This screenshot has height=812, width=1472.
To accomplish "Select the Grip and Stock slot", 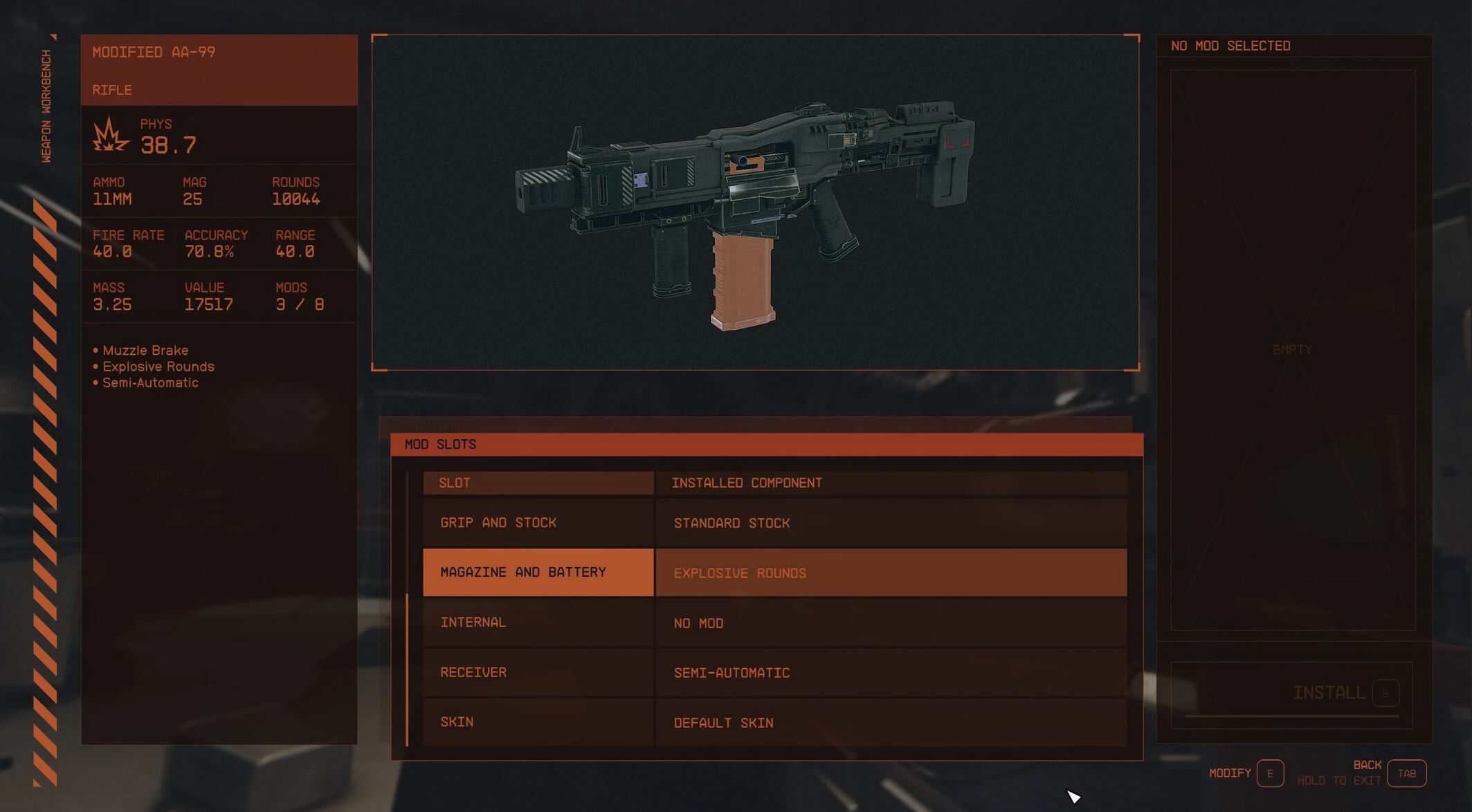I will pyautogui.click(x=538, y=523).
